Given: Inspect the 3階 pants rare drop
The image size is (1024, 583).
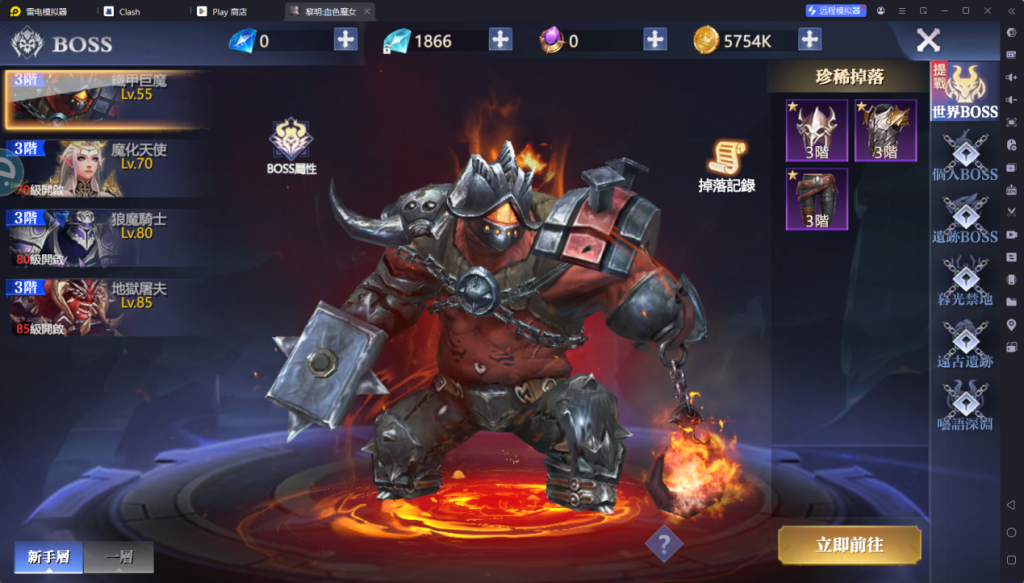Looking at the screenshot, I should pos(817,199).
